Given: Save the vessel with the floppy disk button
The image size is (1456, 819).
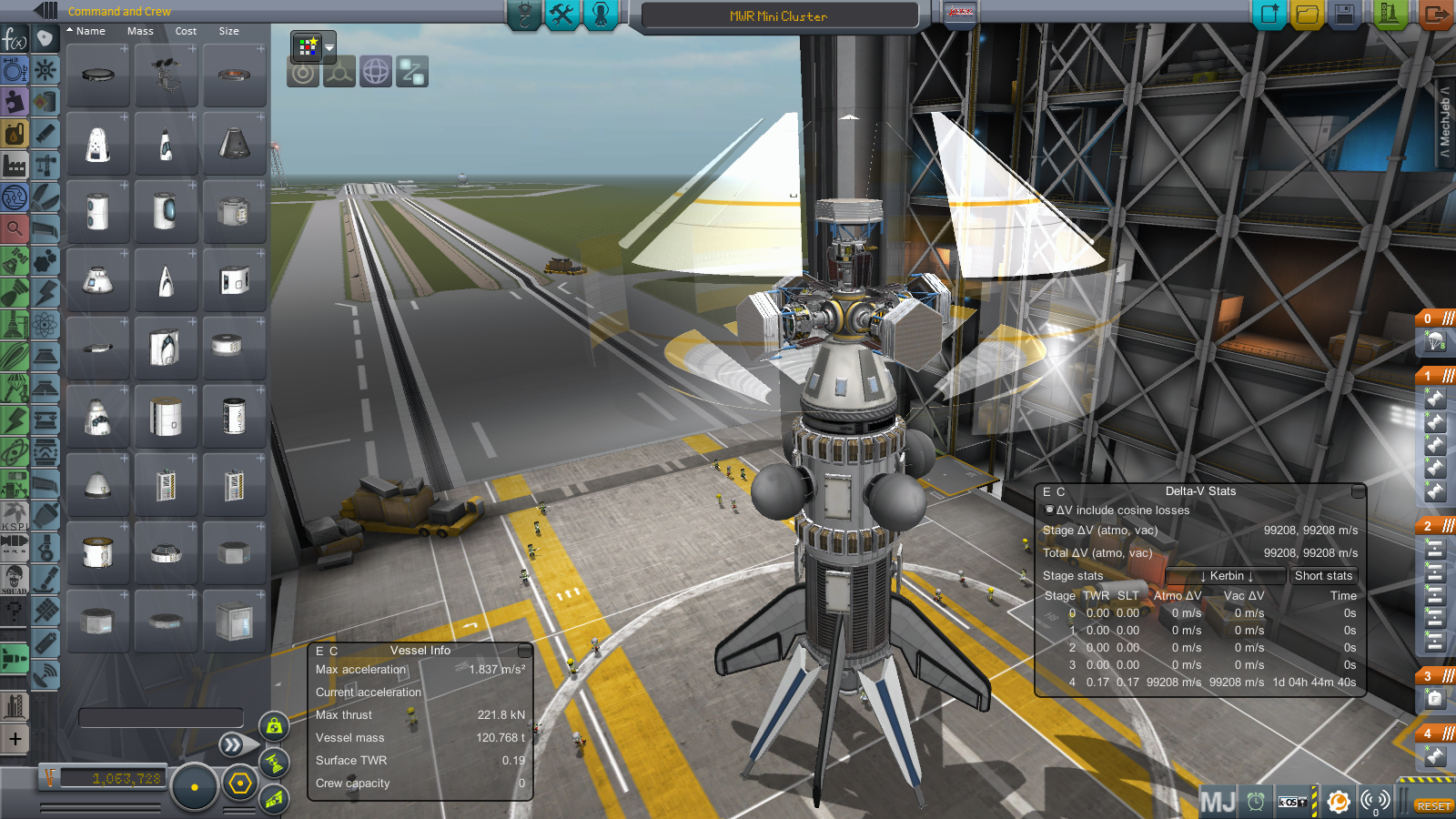Looking at the screenshot, I should pos(1345,15).
